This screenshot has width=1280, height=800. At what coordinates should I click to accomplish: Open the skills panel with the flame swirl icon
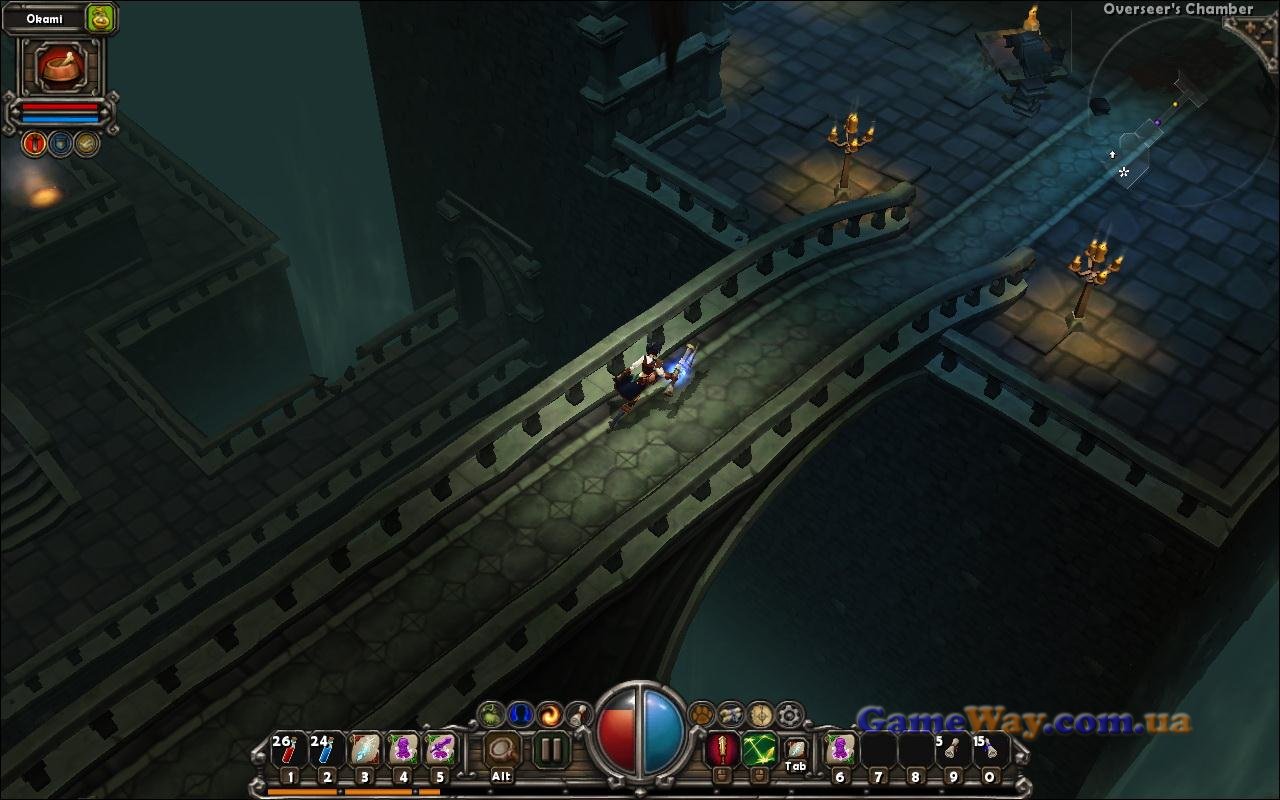[549, 714]
